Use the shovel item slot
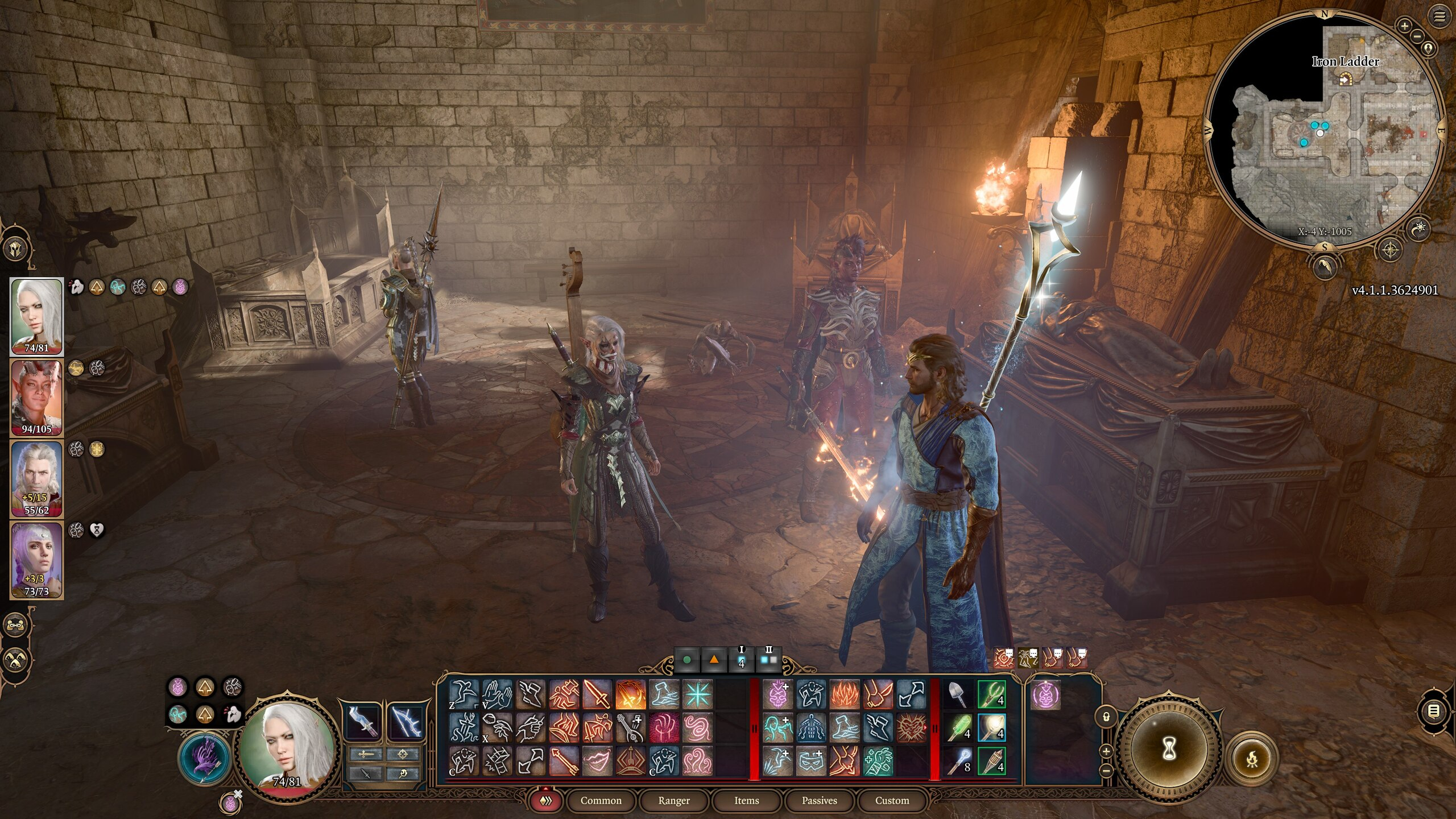Image resolution: width=1456 pixels, height=819 pixels. pos(958,694)
